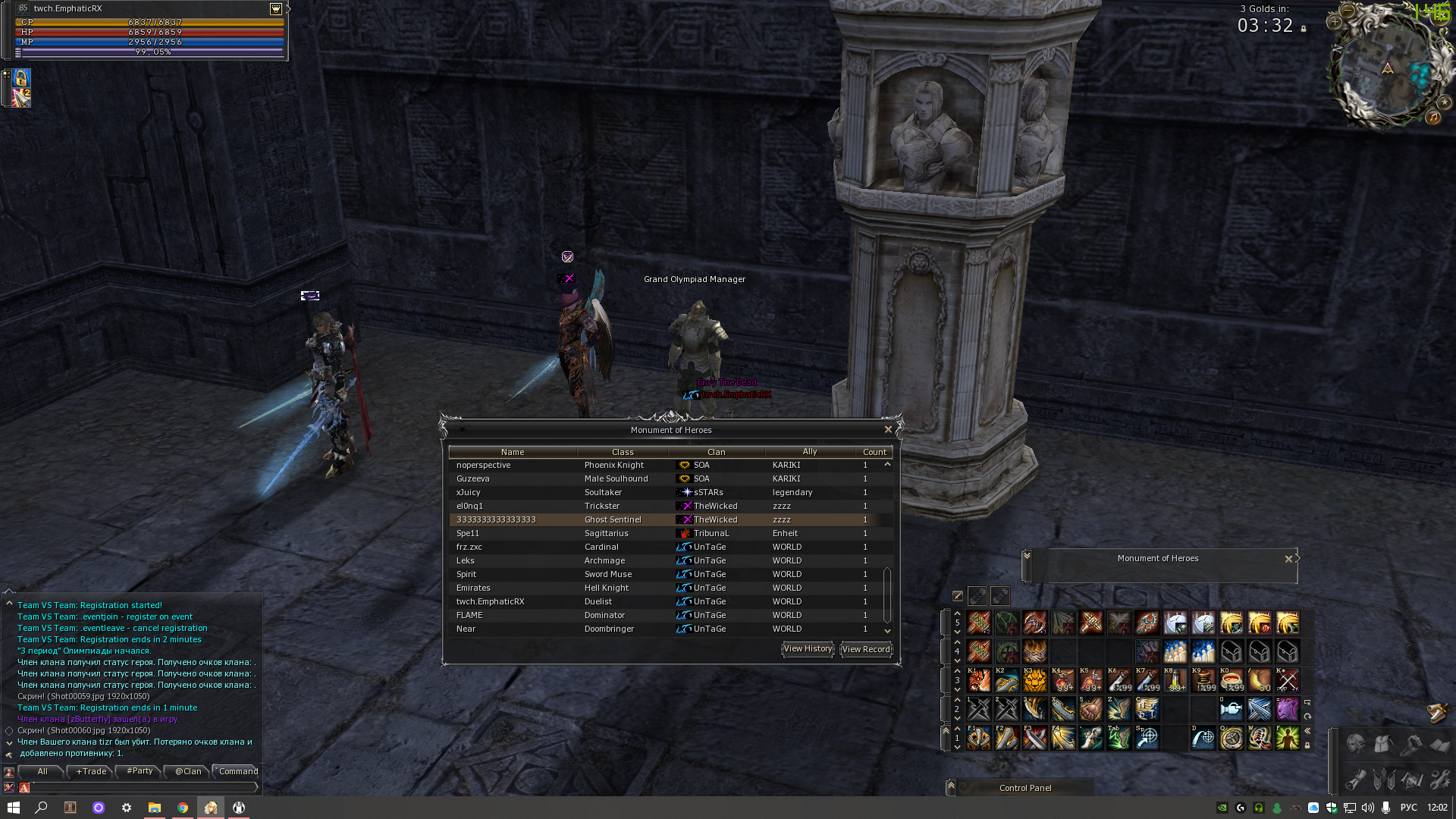The width and height of the screenshot is (1456, 819).
Task: Open the clan banner icon
Action: (1383, 780)
